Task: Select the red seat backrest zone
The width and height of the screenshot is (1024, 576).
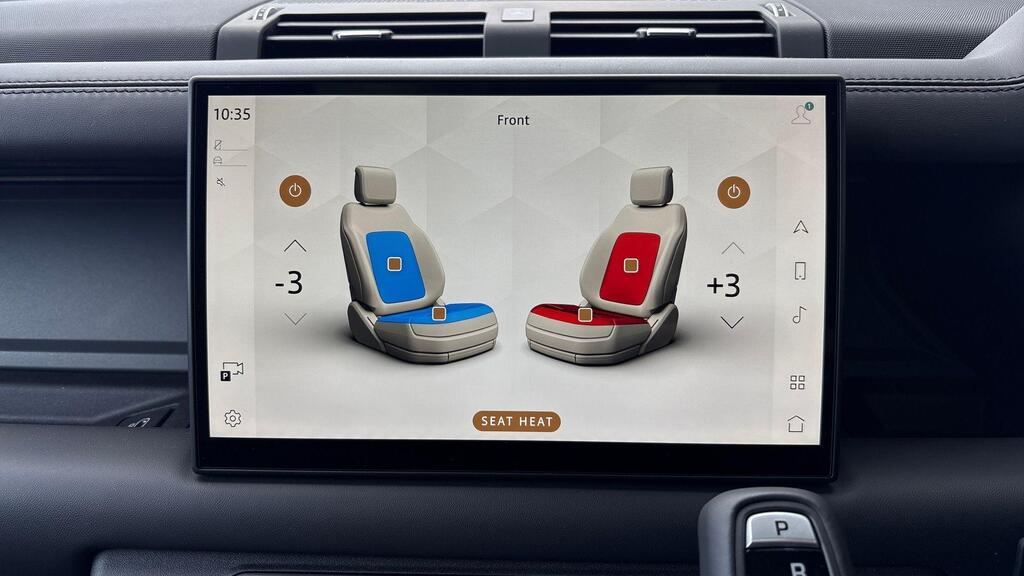Action: pos(631,265)
